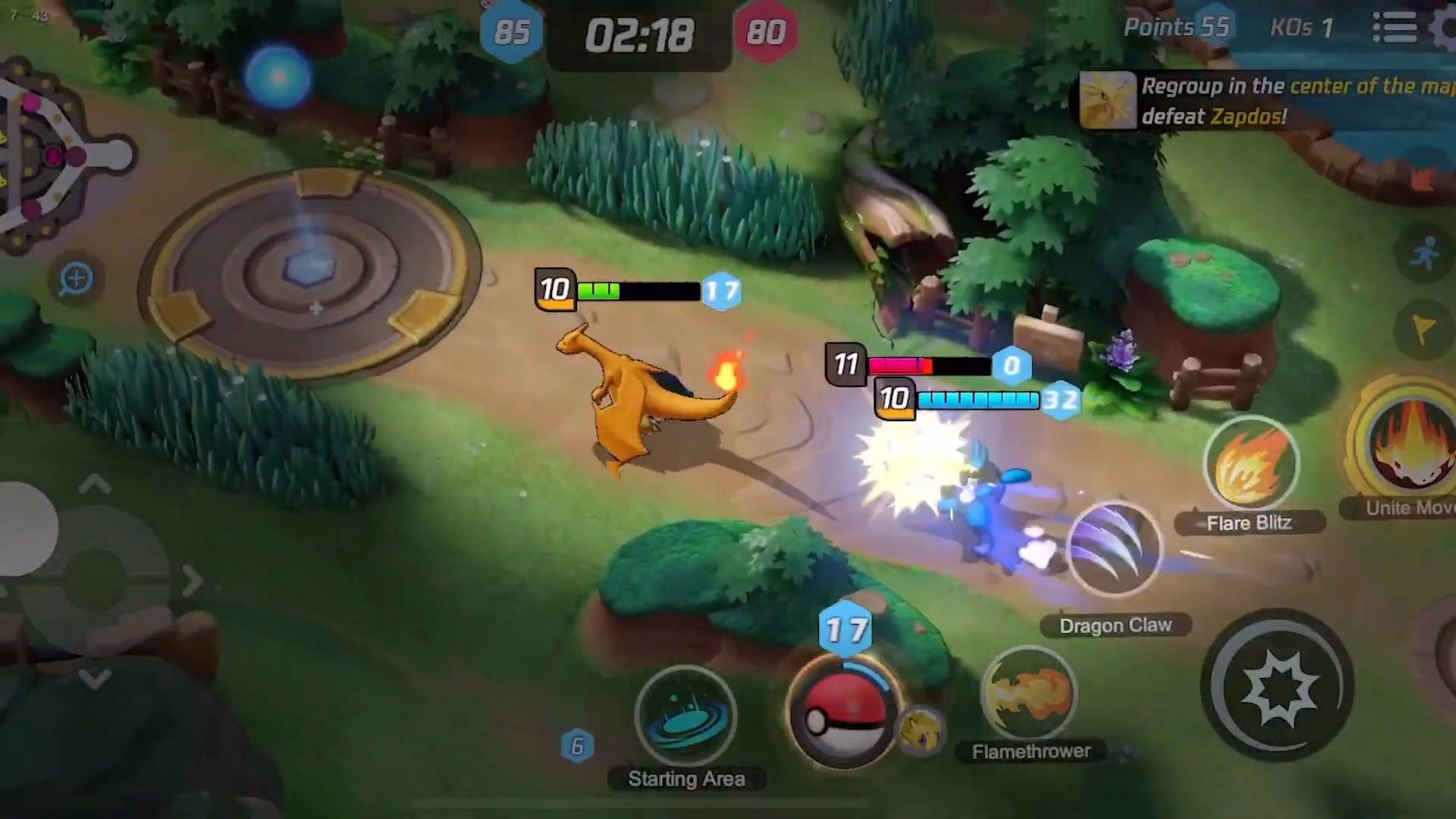Cast Flamethrower
This screenshot has width=1456, height=819.
tap(1029, 694)
